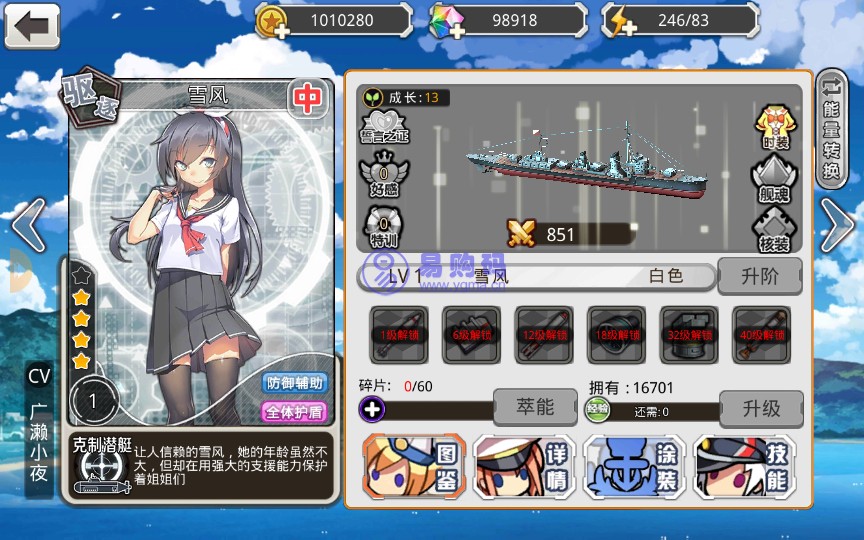Tap the 萃能 extract button
The width and height of the screenshot is (864, 540).
(x=535, y=407)
